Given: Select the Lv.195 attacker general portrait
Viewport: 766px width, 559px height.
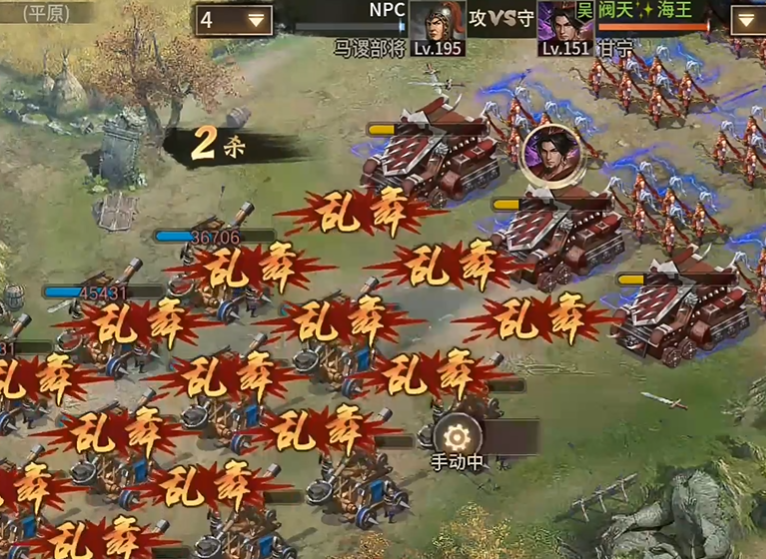Looking at the screenshot, I should (x=436, y=26).
